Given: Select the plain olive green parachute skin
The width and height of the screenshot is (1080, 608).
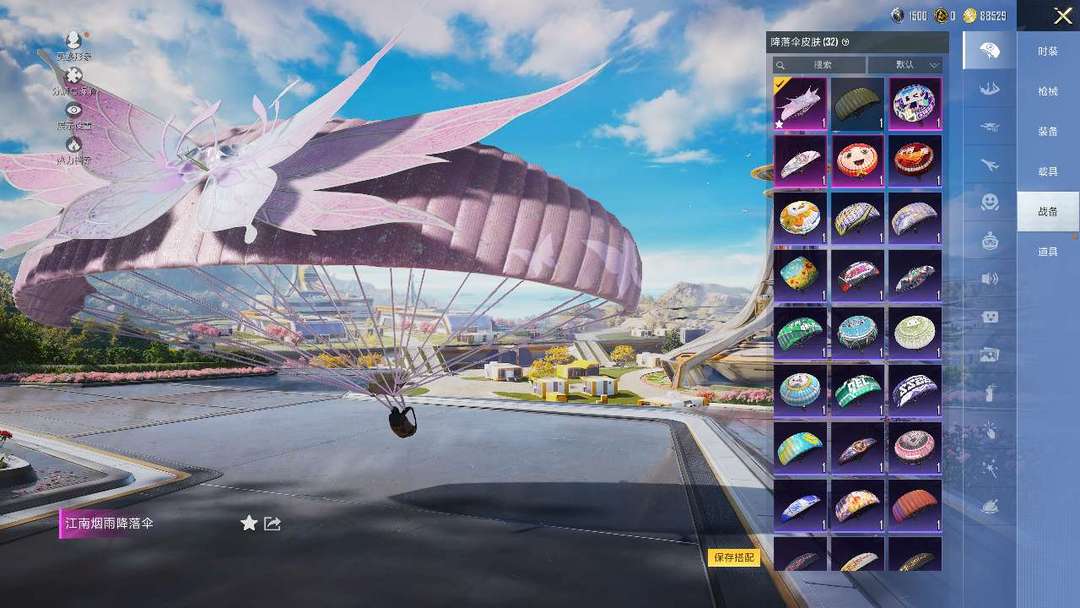Looking at the screenshot, I should click(857, 104).
